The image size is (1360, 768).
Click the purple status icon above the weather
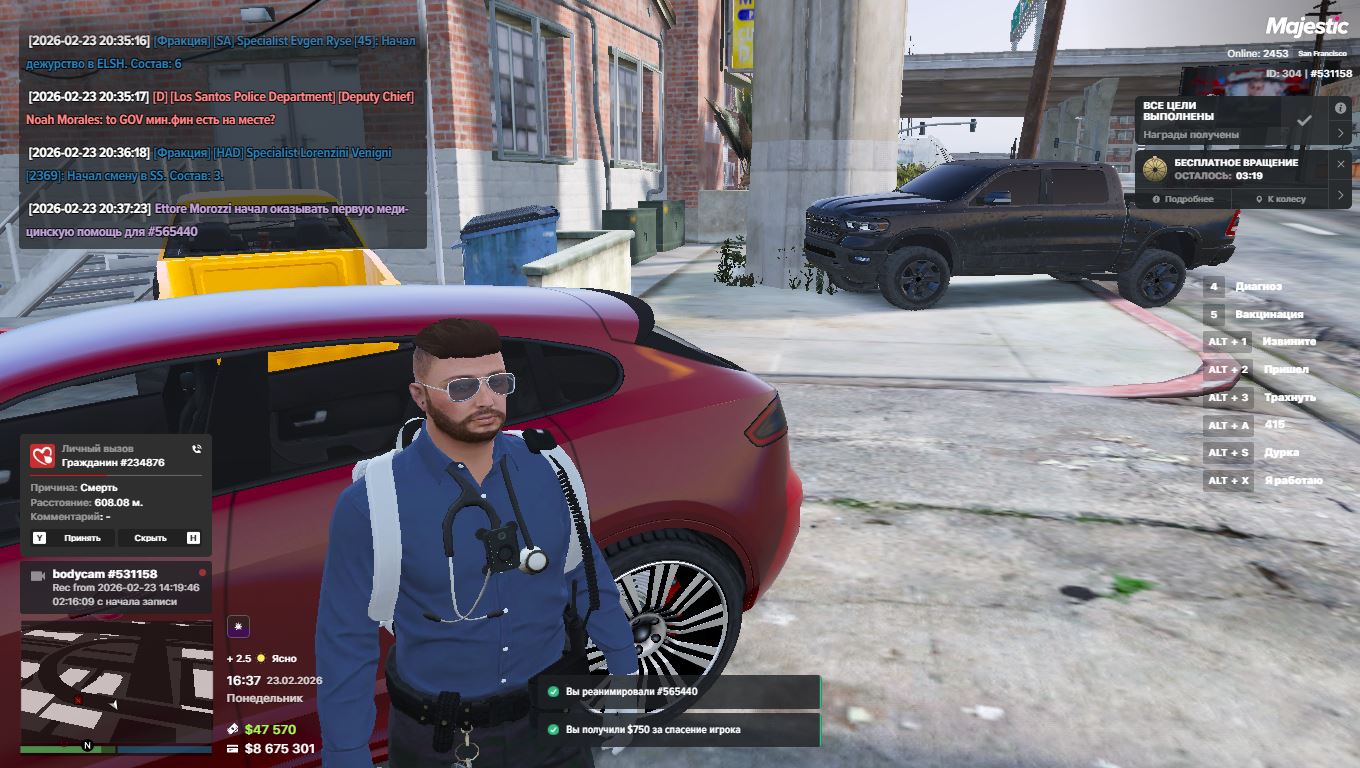[238, 627]
